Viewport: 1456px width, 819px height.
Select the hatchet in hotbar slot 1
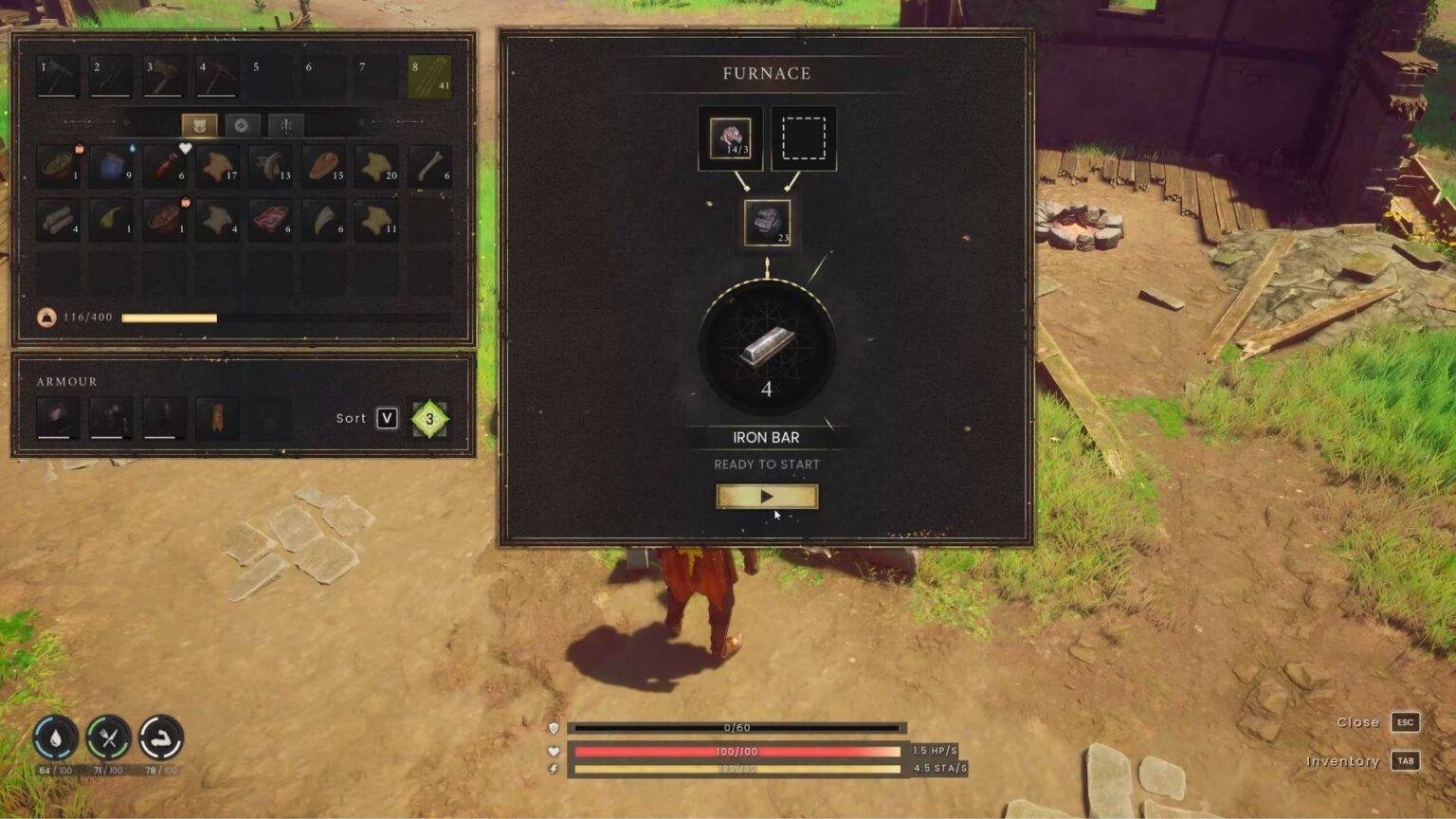click(x=57, y=76)
